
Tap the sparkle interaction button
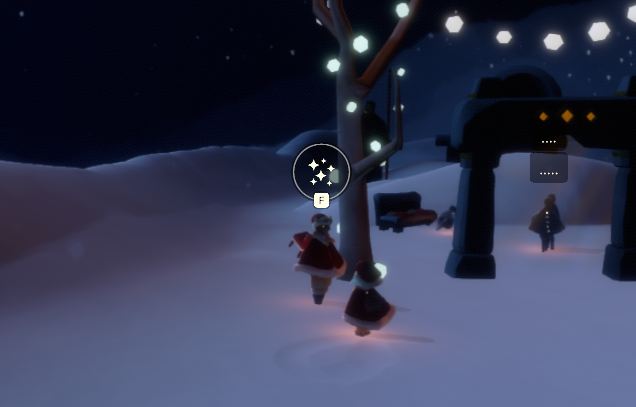pos(321,172)
